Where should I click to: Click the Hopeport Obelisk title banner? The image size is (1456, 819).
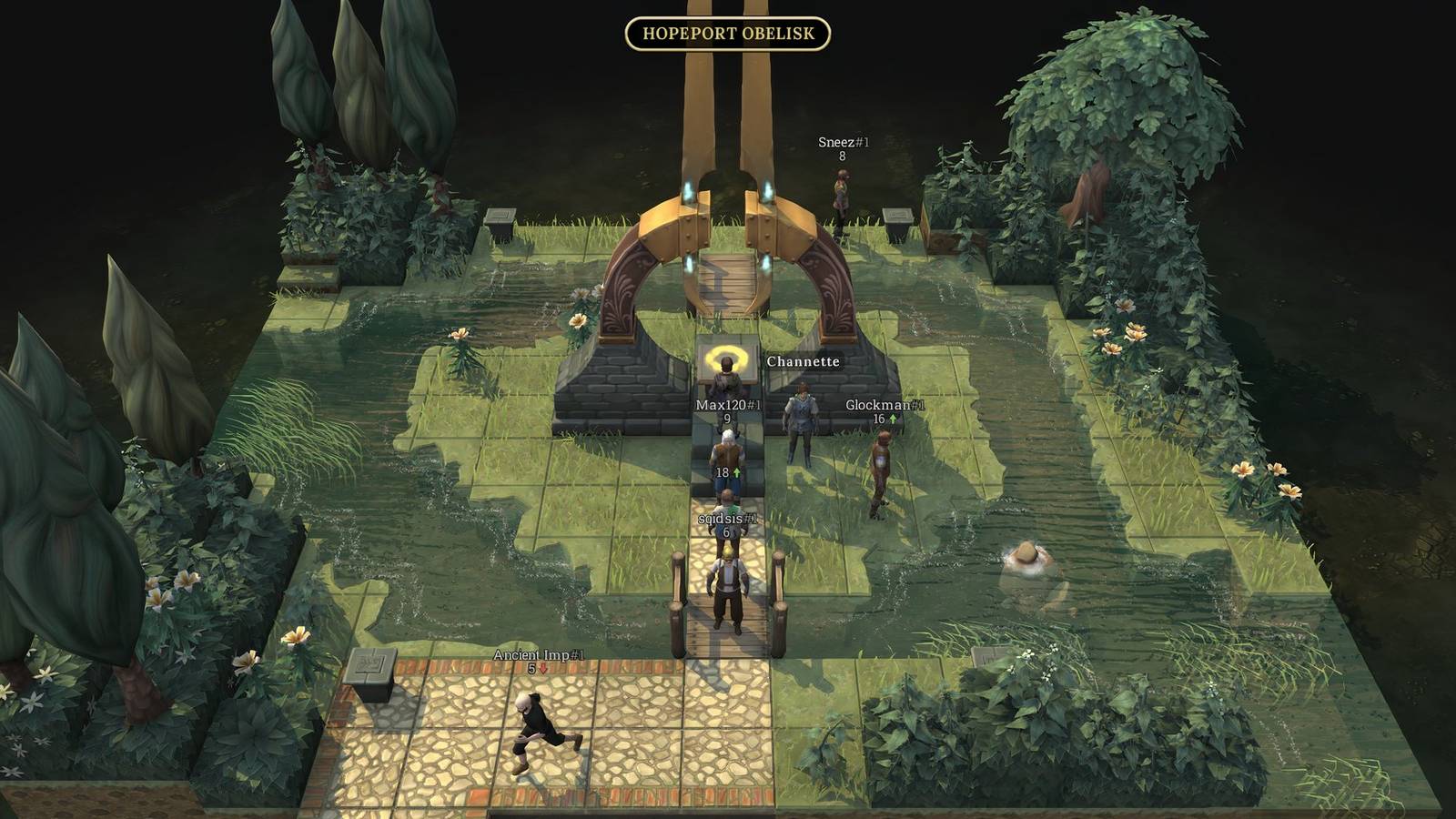tap(728, 34)
